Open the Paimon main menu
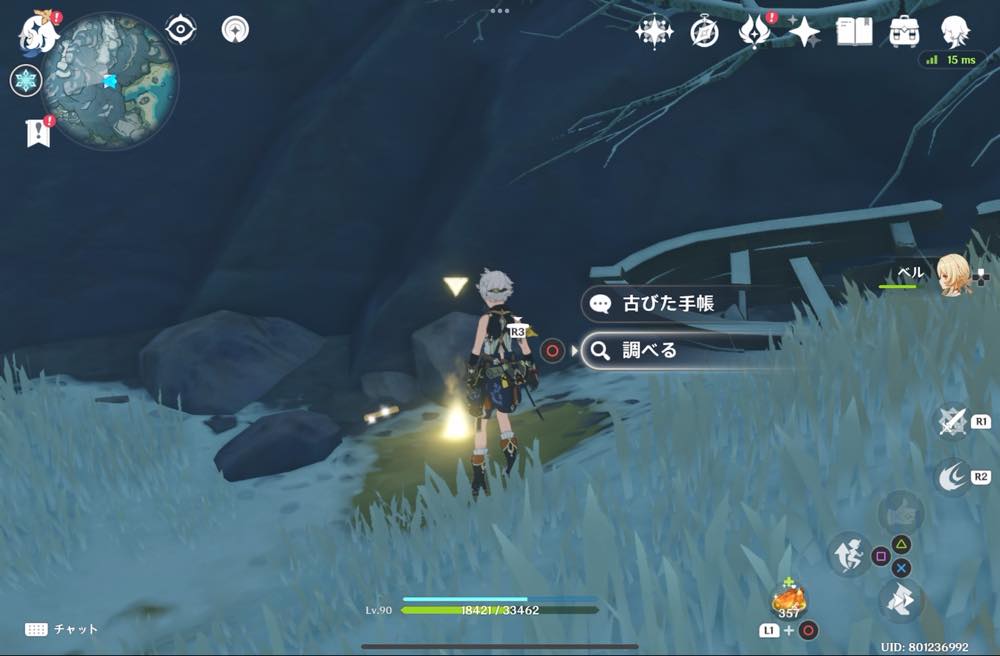Screen dimensions: 1000x656 tap(37, 31)
